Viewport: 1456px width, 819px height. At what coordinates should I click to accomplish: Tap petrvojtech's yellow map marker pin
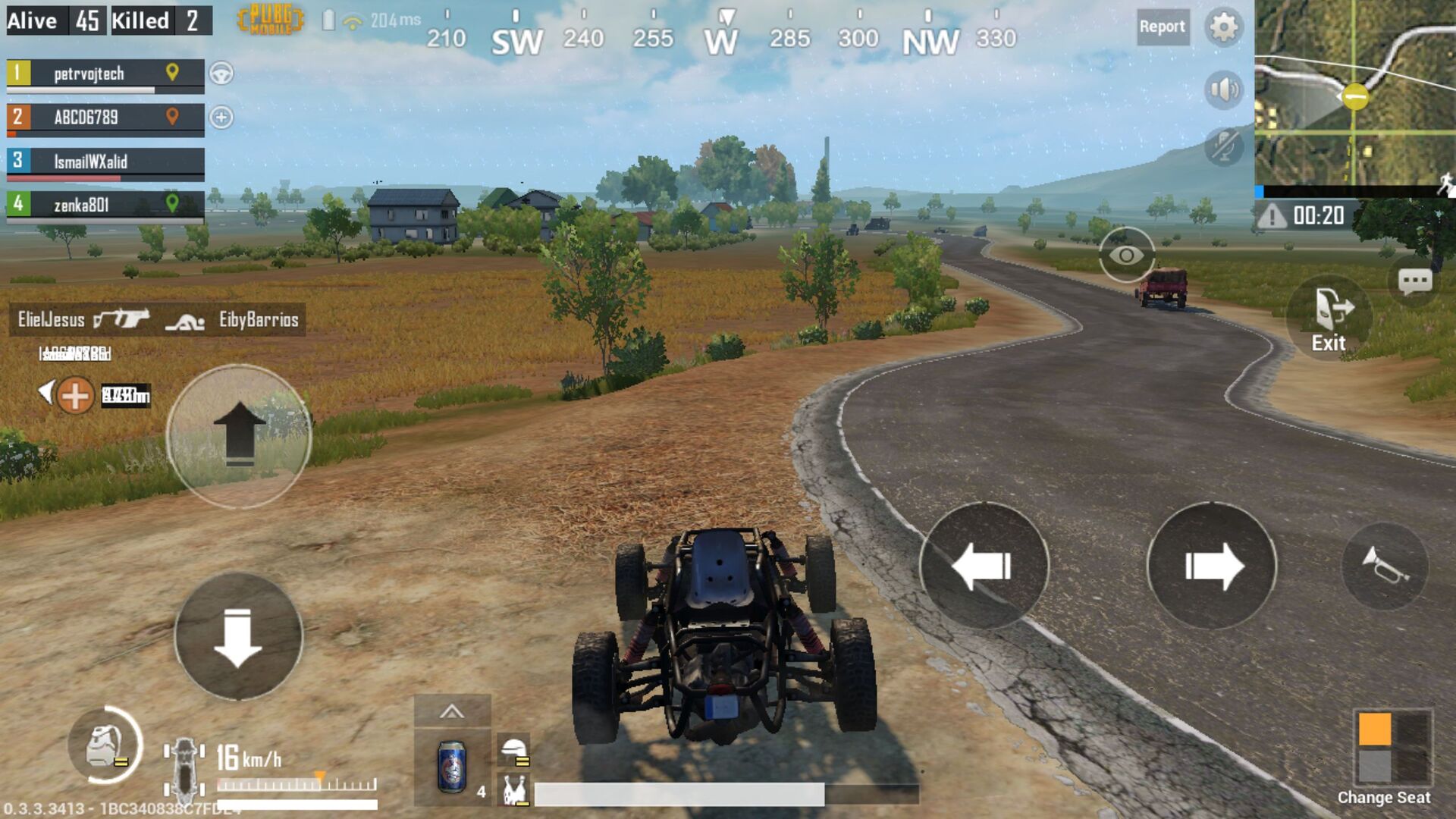pyautogui.click(x=173, y=74)
